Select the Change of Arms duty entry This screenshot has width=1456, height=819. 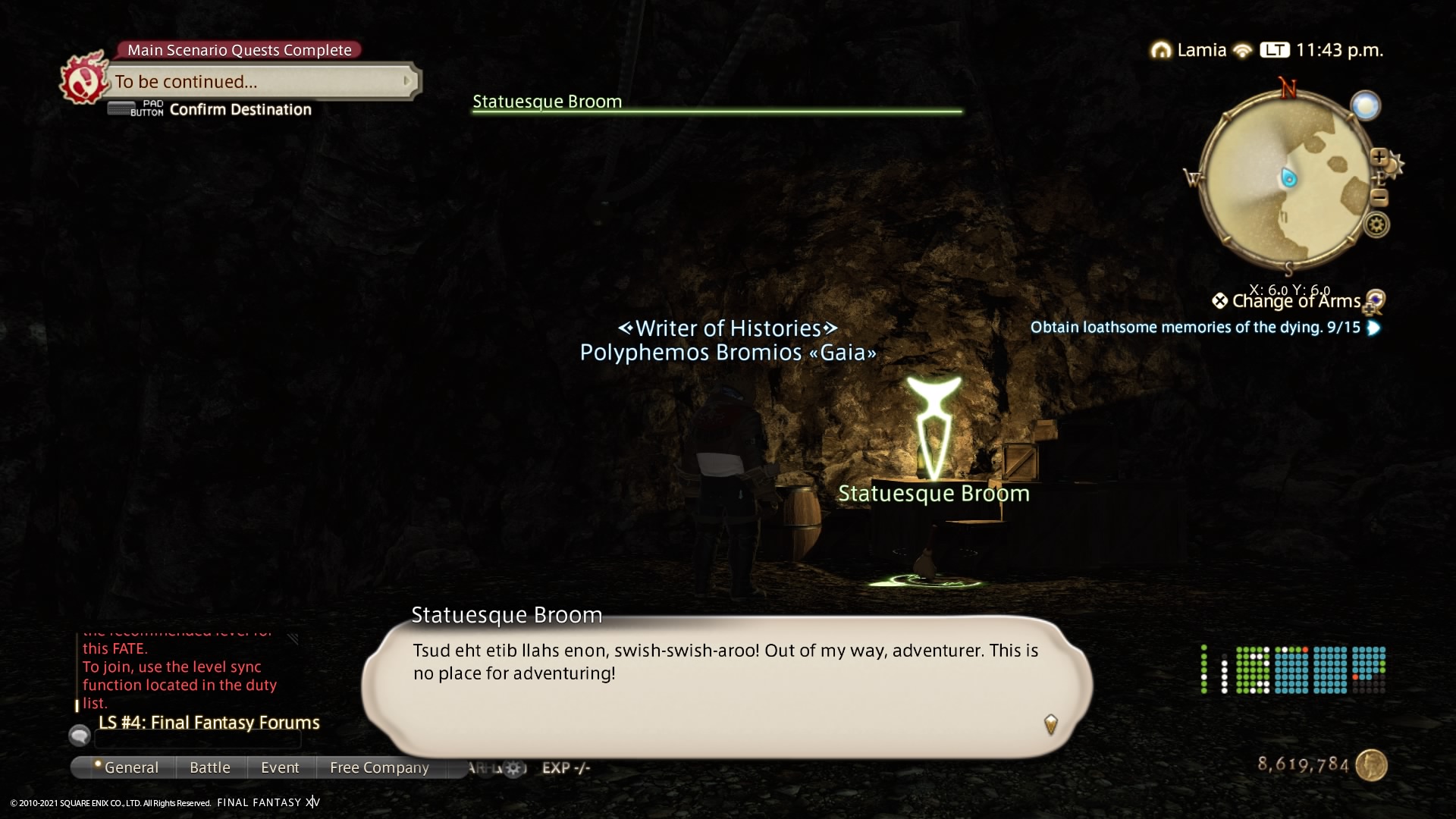(1295, 301)
